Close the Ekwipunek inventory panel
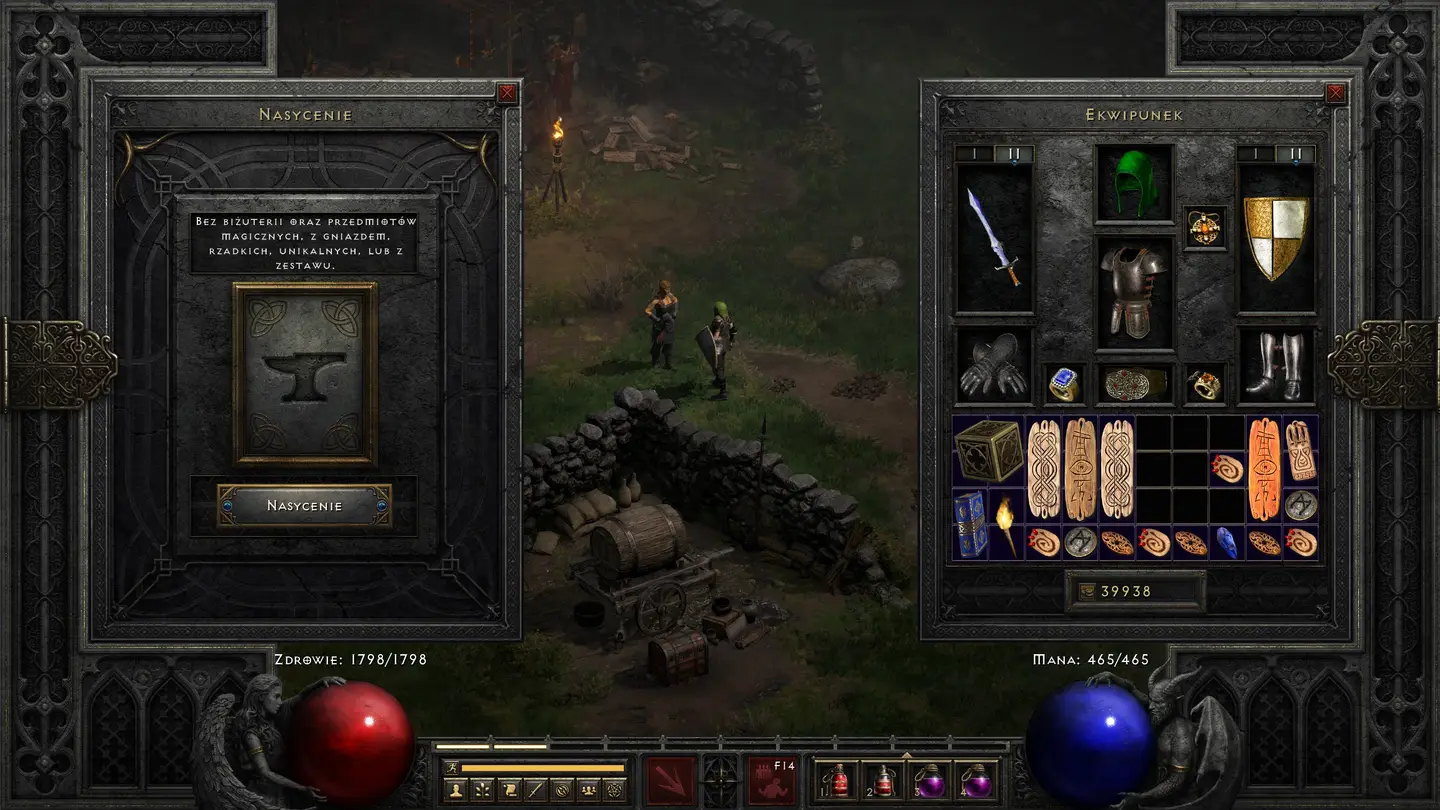Viewport: 1440px width, 810px height. tap(1335, 94)
